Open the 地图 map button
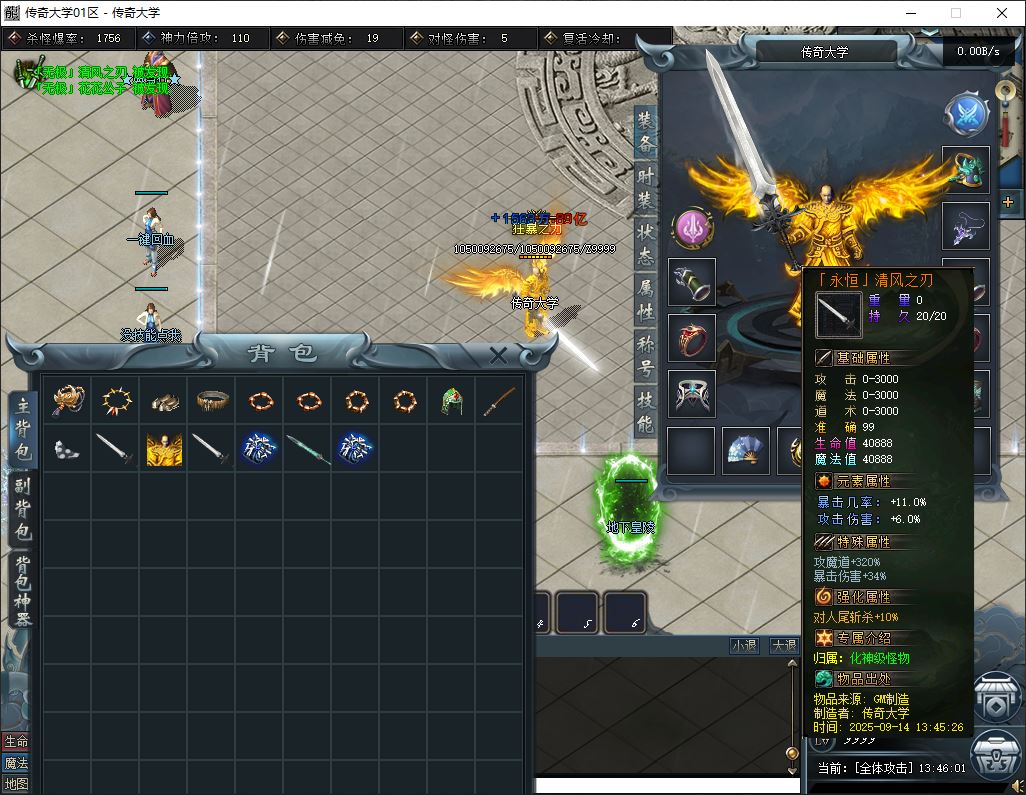The height and width of the screenshot is (795, 1026). coord(16,784)
